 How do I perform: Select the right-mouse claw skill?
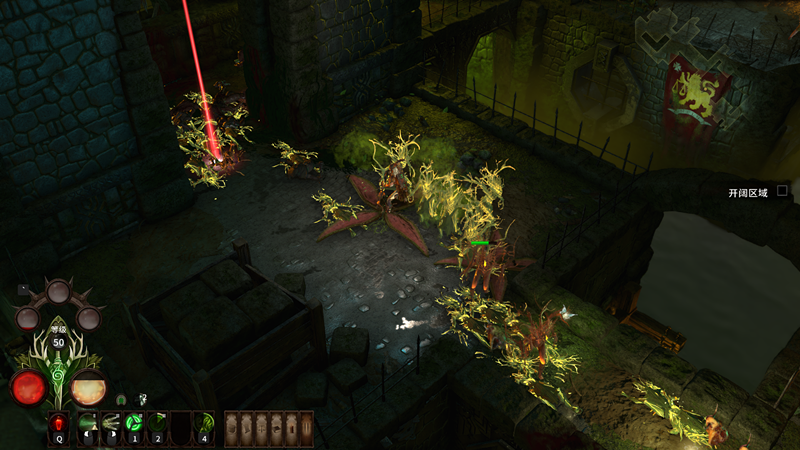coord(111,424)
